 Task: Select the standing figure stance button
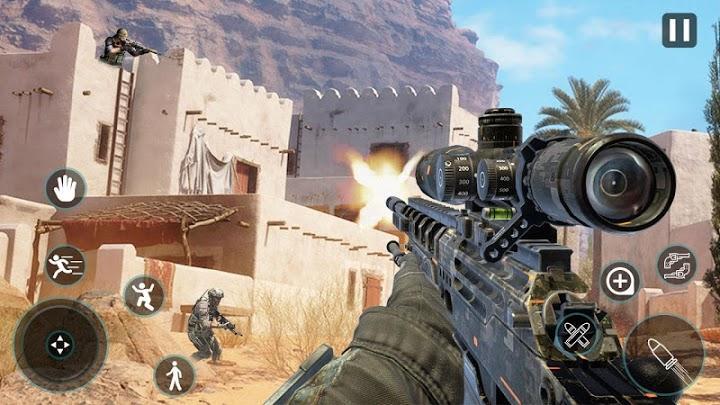point(174,375)
